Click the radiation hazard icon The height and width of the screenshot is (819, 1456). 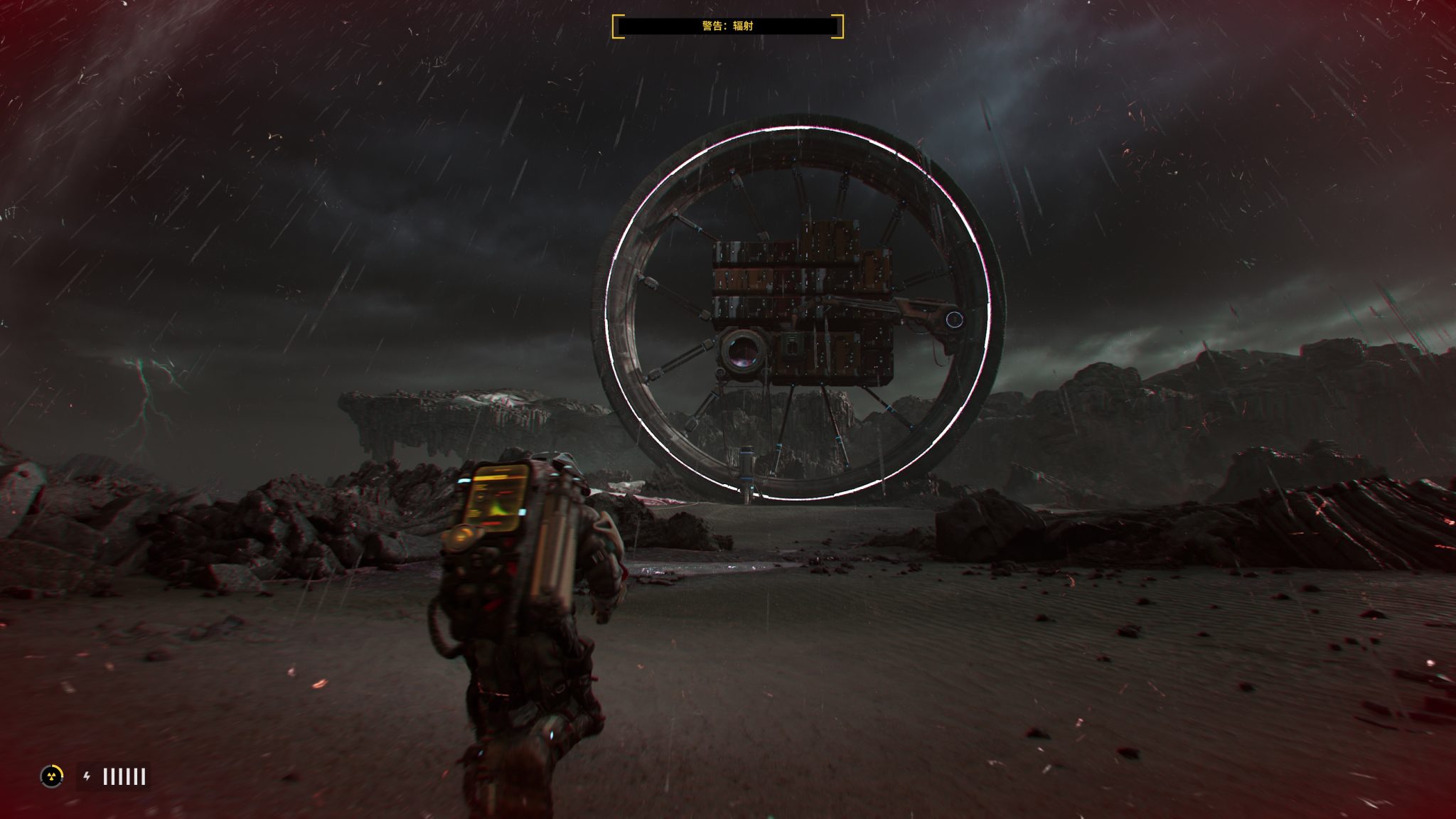[x=51, y=776]
